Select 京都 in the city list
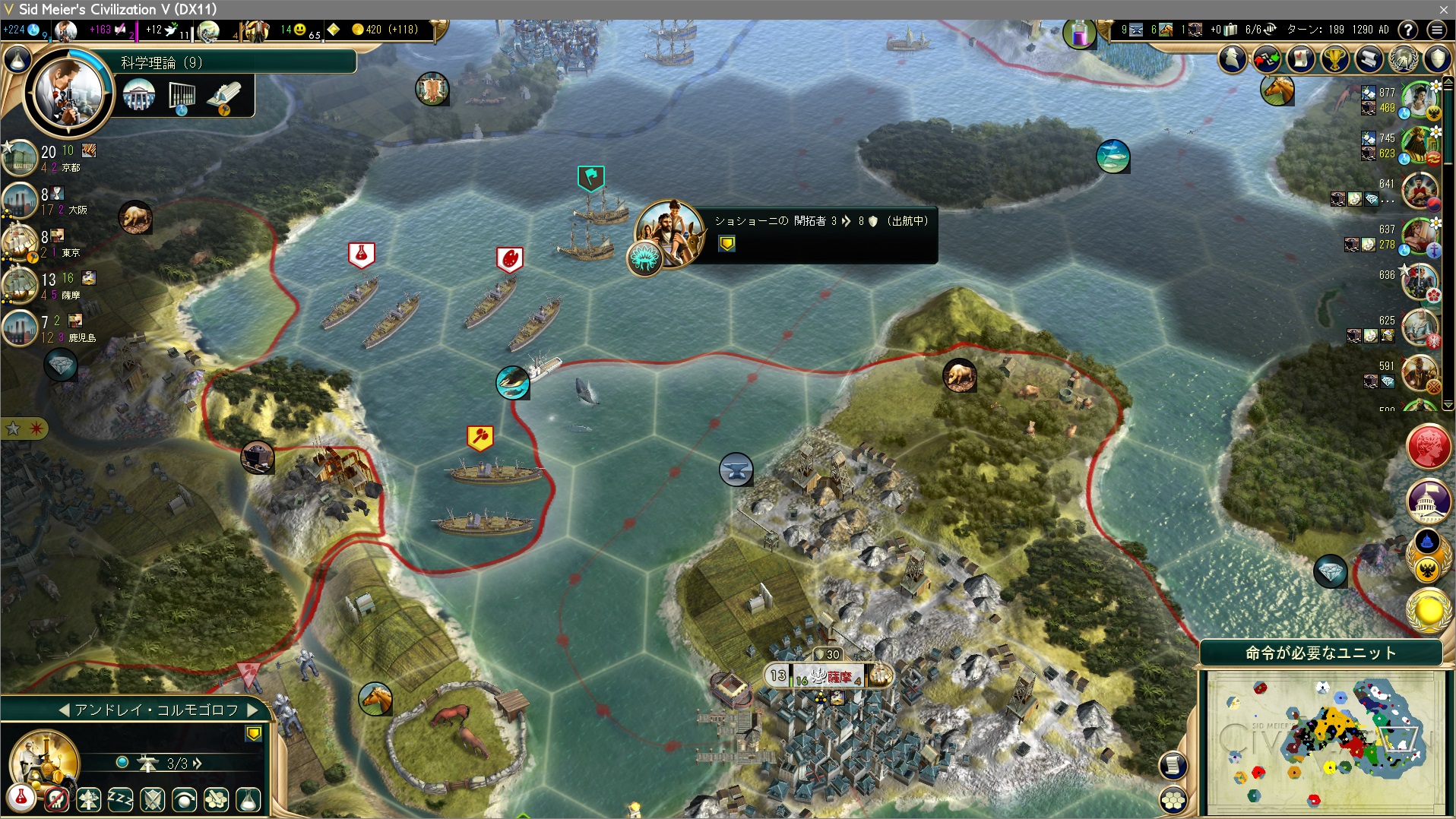 (x=70, y=167)
